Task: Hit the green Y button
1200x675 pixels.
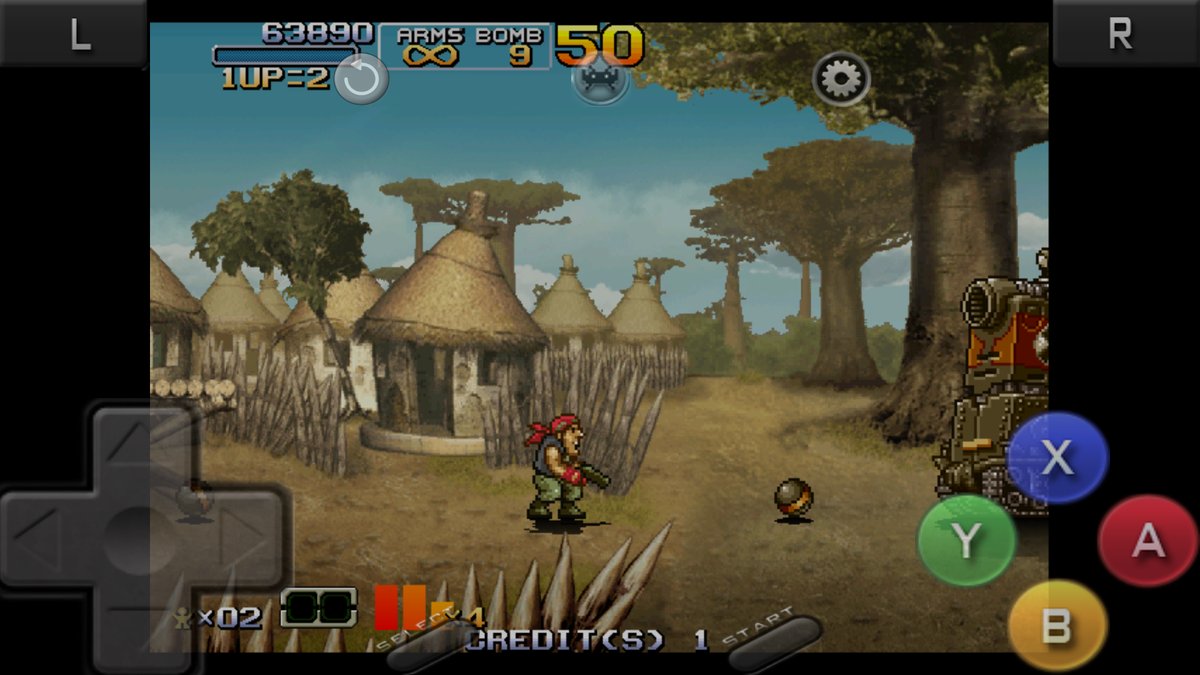Action: 966,540
